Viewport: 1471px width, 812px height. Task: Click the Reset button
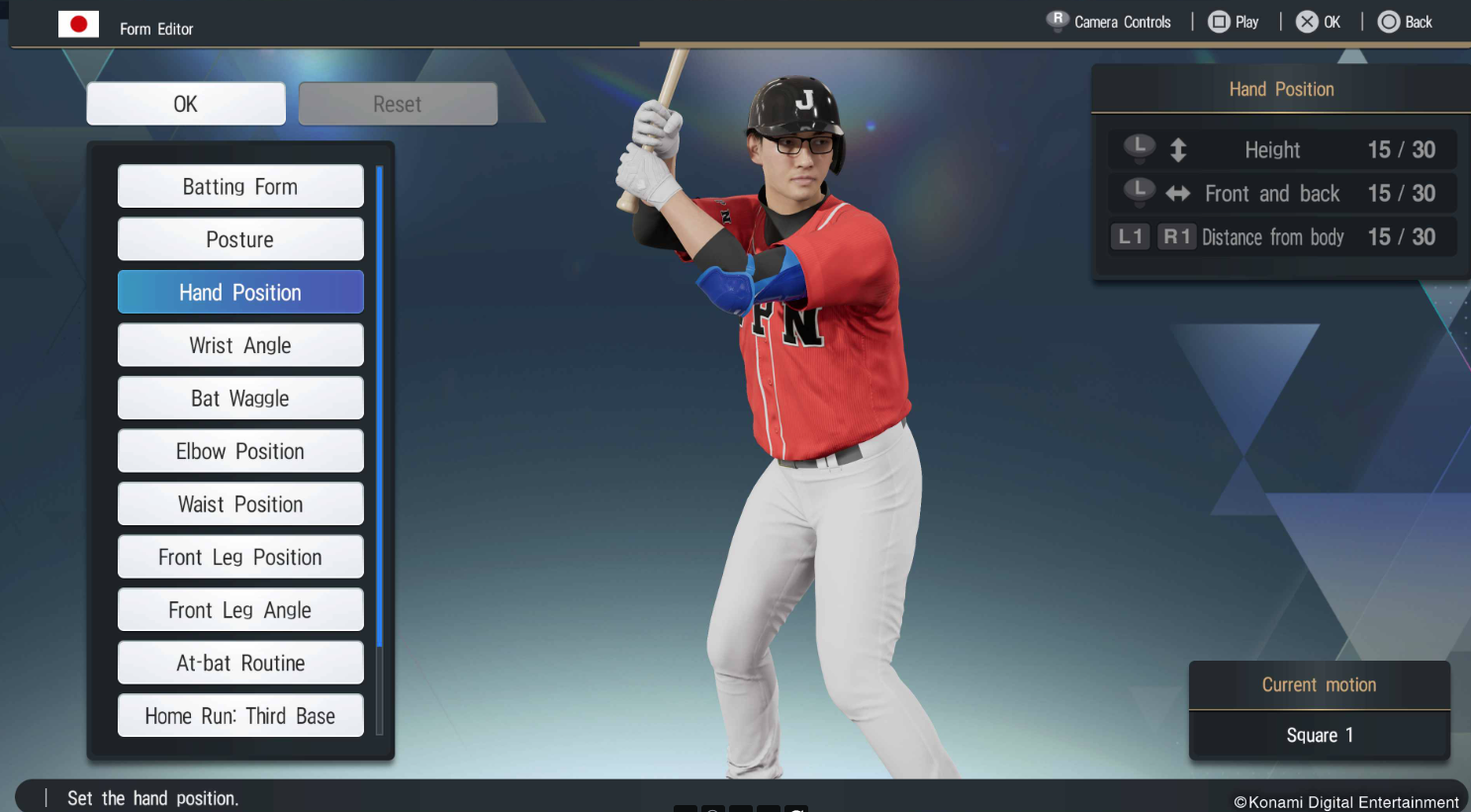click(x=398, y=104)
